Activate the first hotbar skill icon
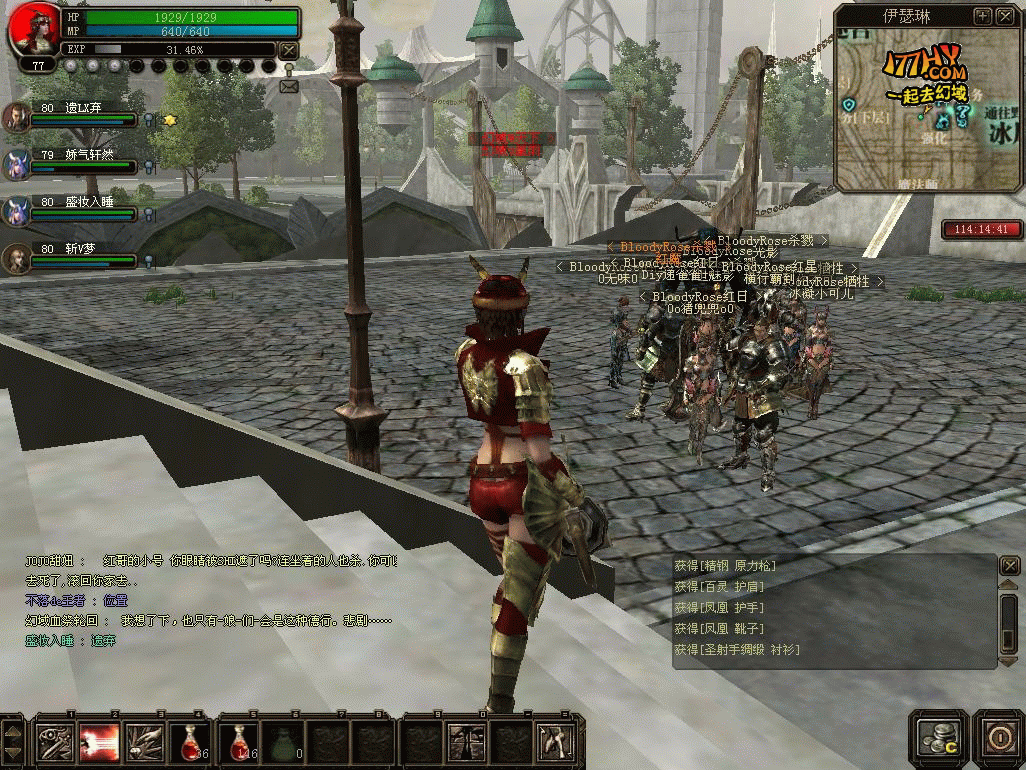 click(x=54, y=741)
